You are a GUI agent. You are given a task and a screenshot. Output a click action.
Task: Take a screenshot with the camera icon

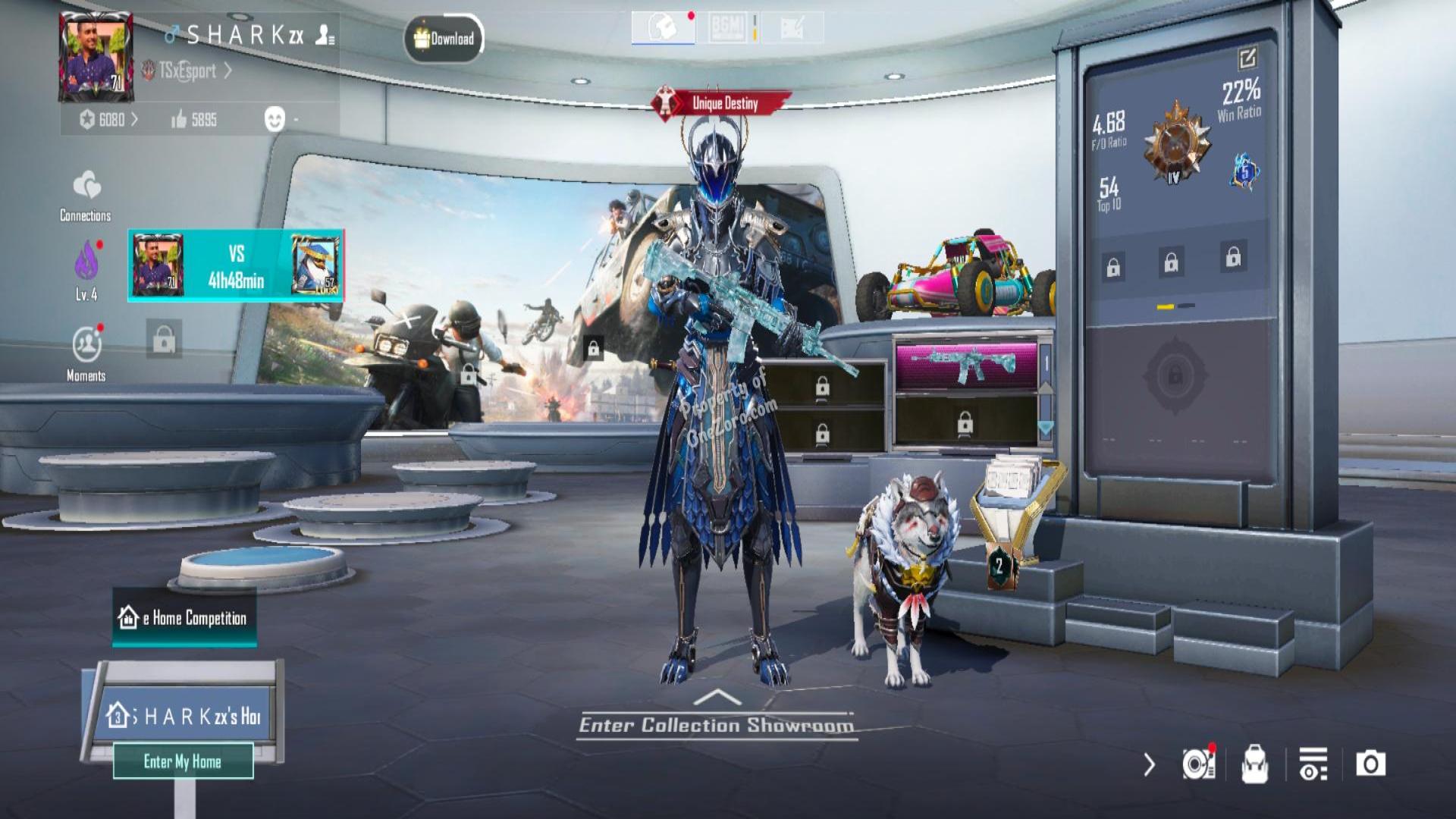click(x=1370, y=764)
